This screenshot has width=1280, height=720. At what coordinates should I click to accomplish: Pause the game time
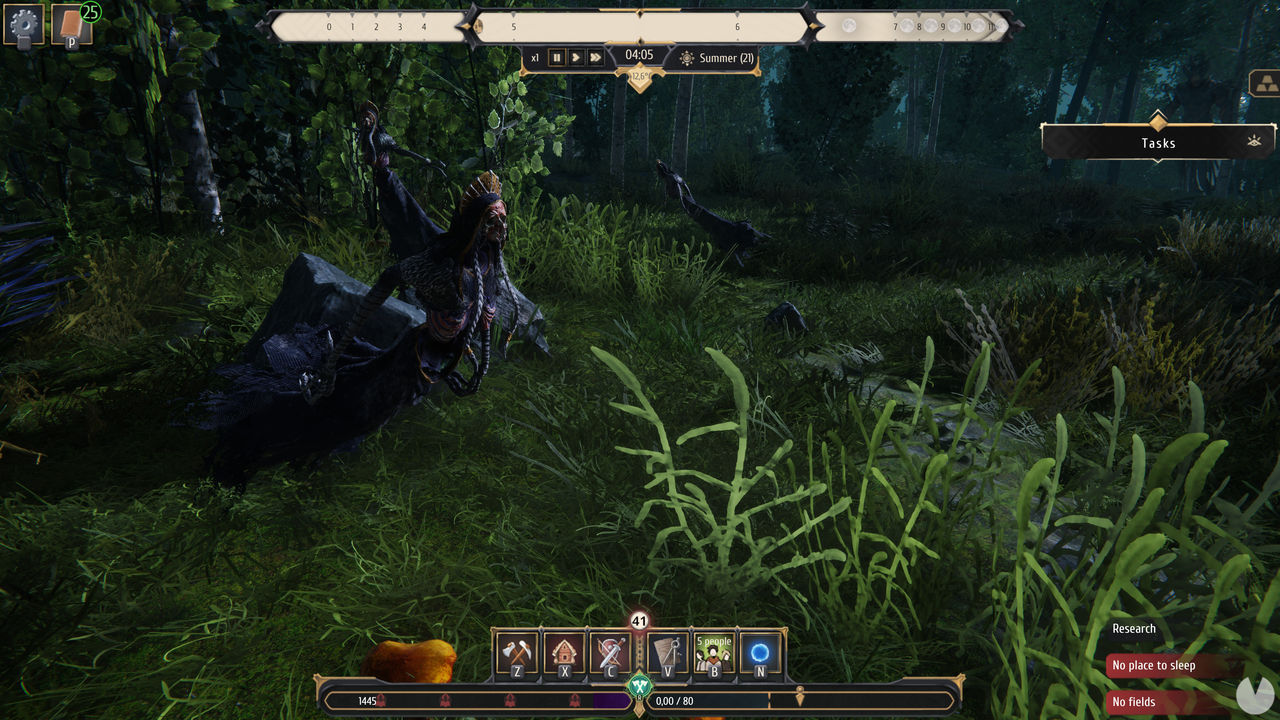coord(557,58)
